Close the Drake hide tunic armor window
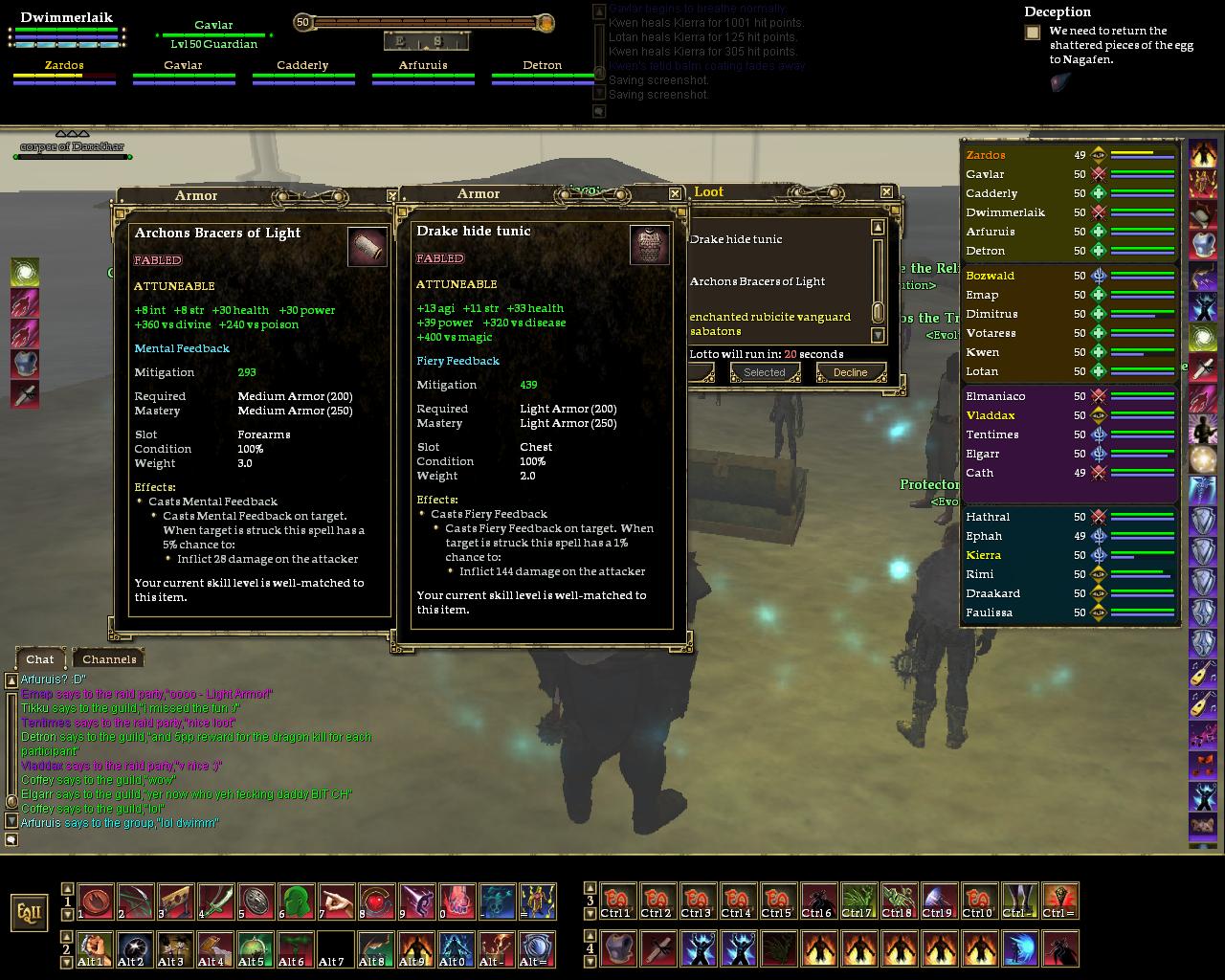 tap(675, 193)
